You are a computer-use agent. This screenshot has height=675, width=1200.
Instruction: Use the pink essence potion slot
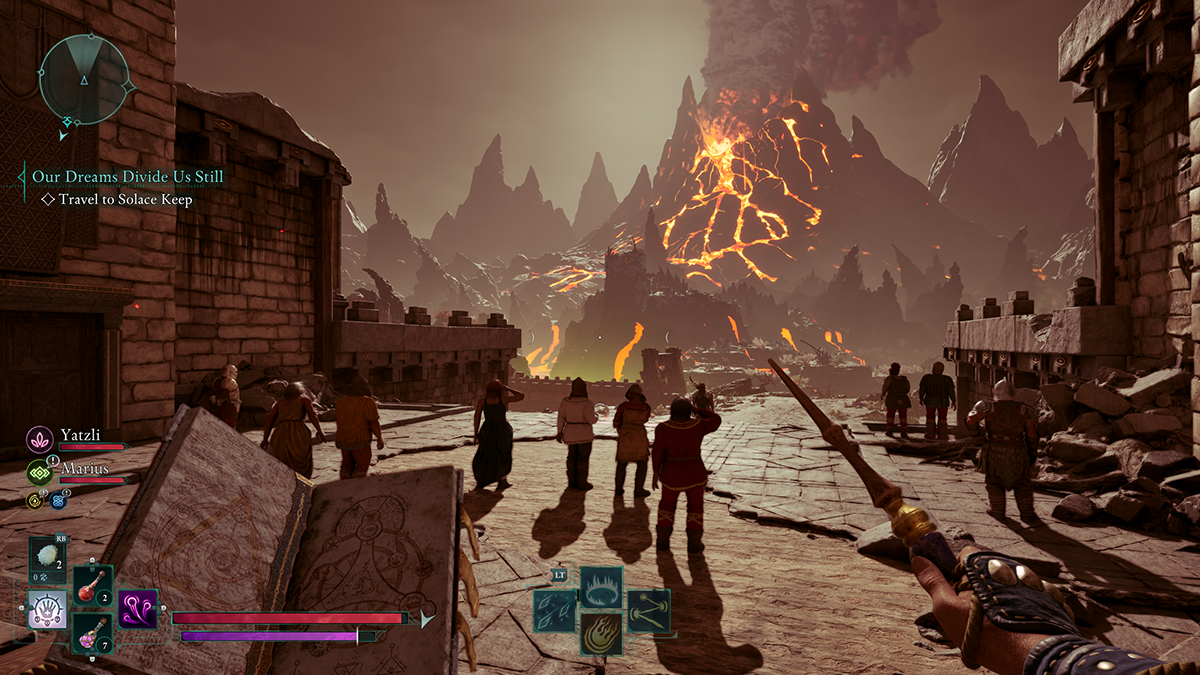tap(92, 633)
